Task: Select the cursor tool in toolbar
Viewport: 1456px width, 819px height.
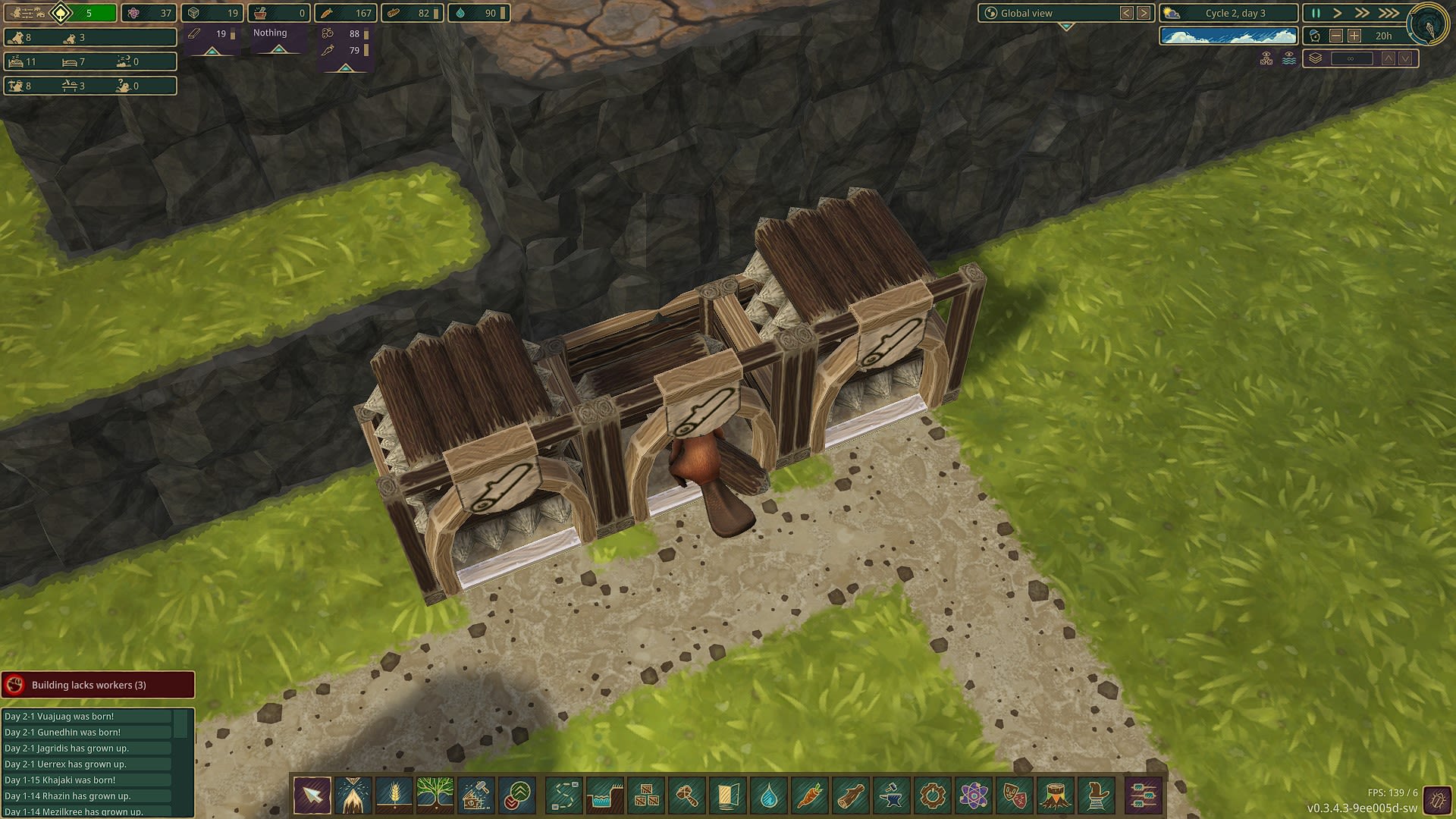Action: pos(312,795)
